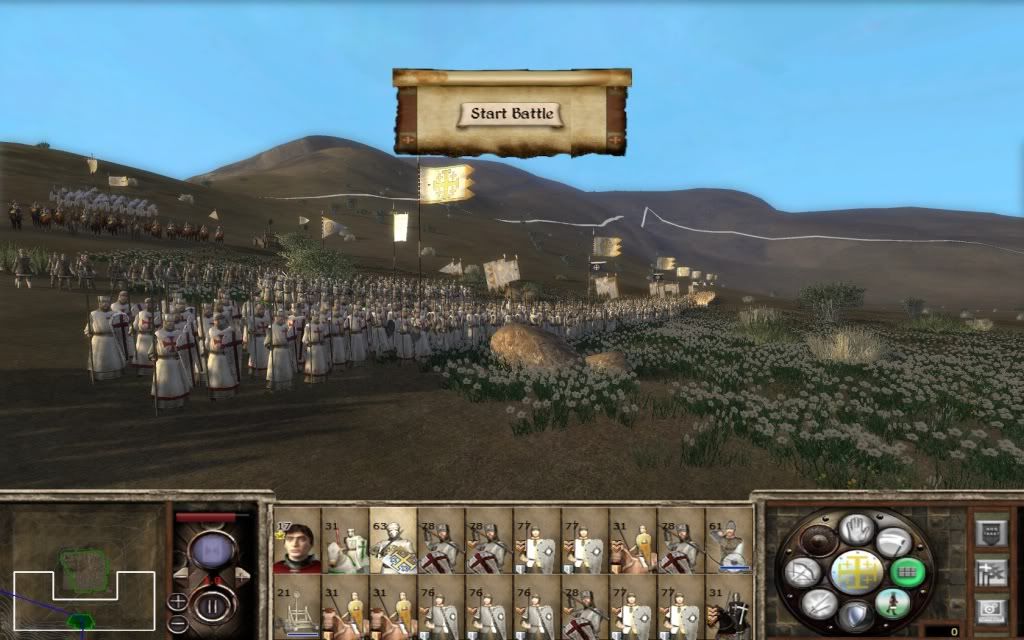Toggle fire at will bow icon

tap(804, 572)
